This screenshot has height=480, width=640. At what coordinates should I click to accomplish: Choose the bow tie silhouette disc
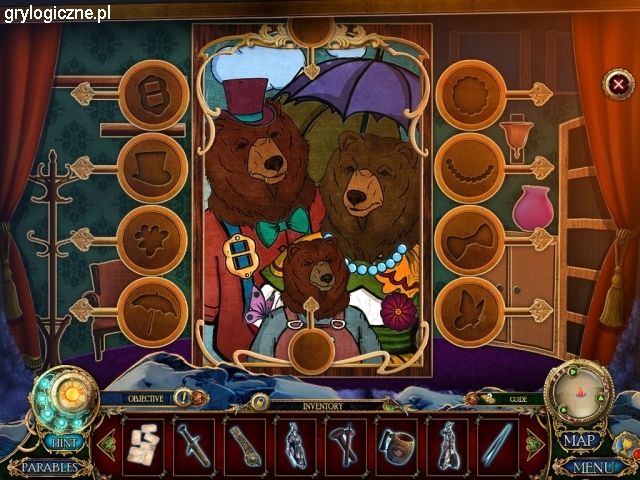pos(469,239)
